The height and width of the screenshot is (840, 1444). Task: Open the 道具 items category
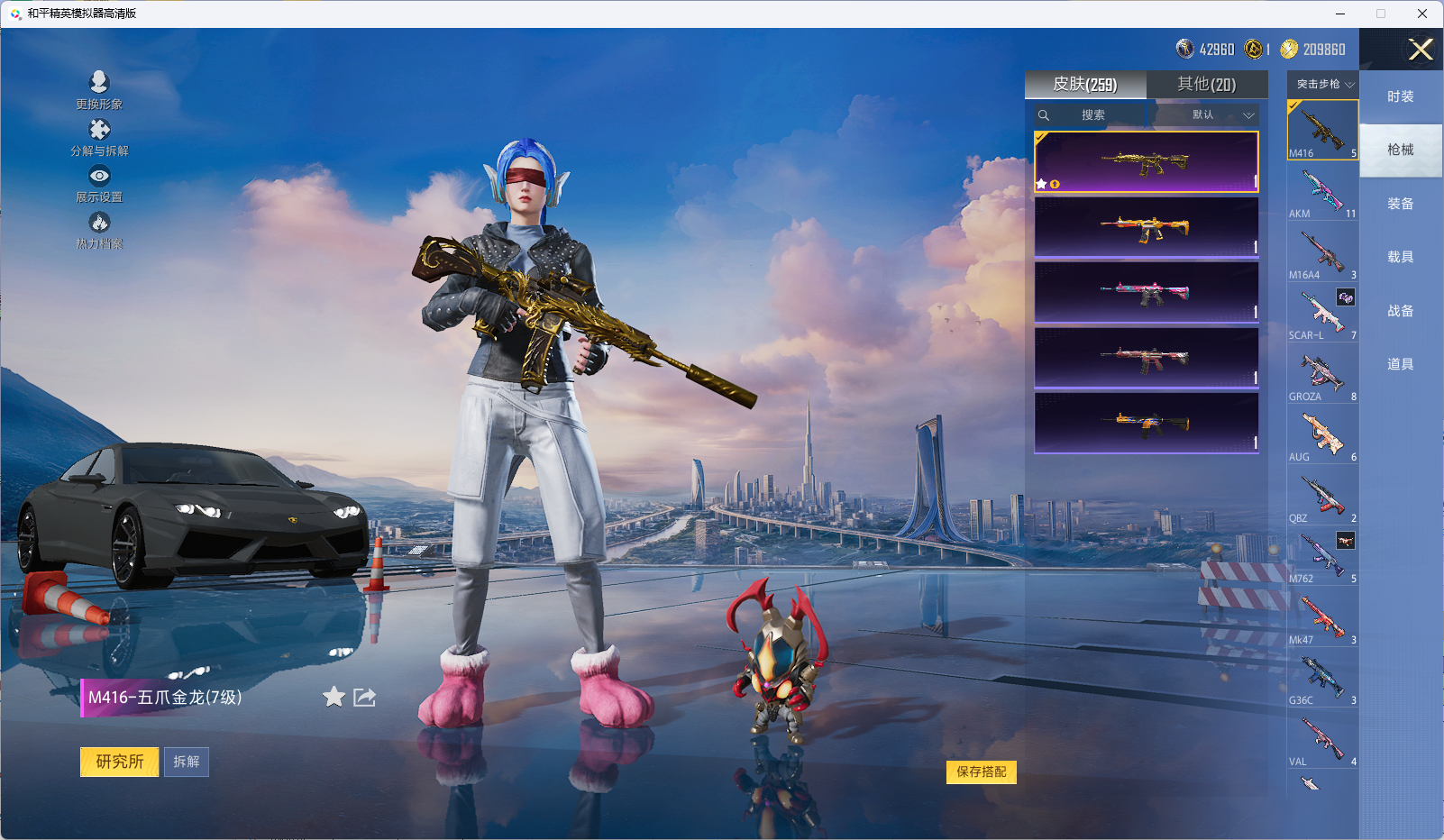point(1400,364)
